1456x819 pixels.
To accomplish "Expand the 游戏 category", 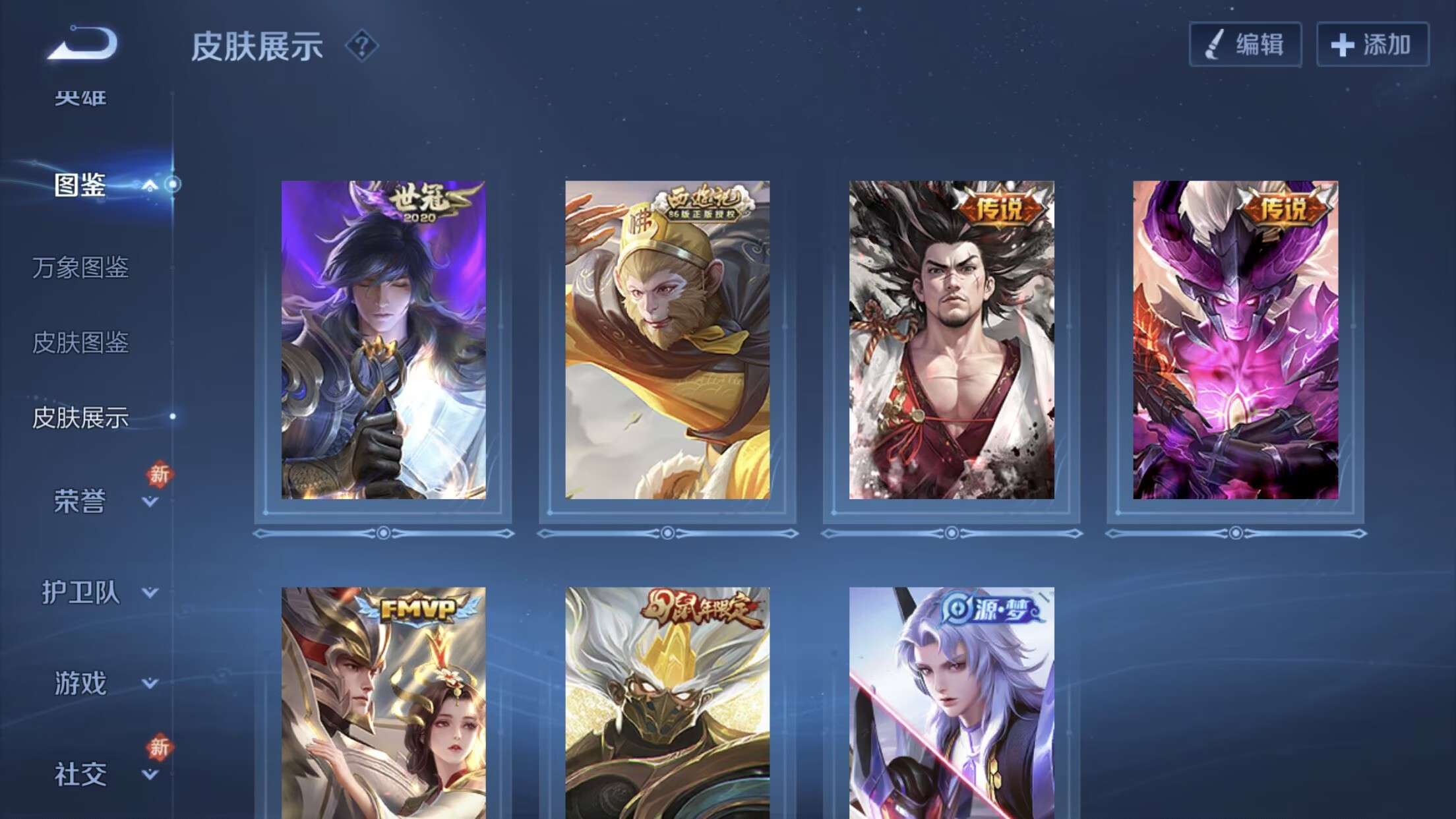I will (x=150, y=683).
